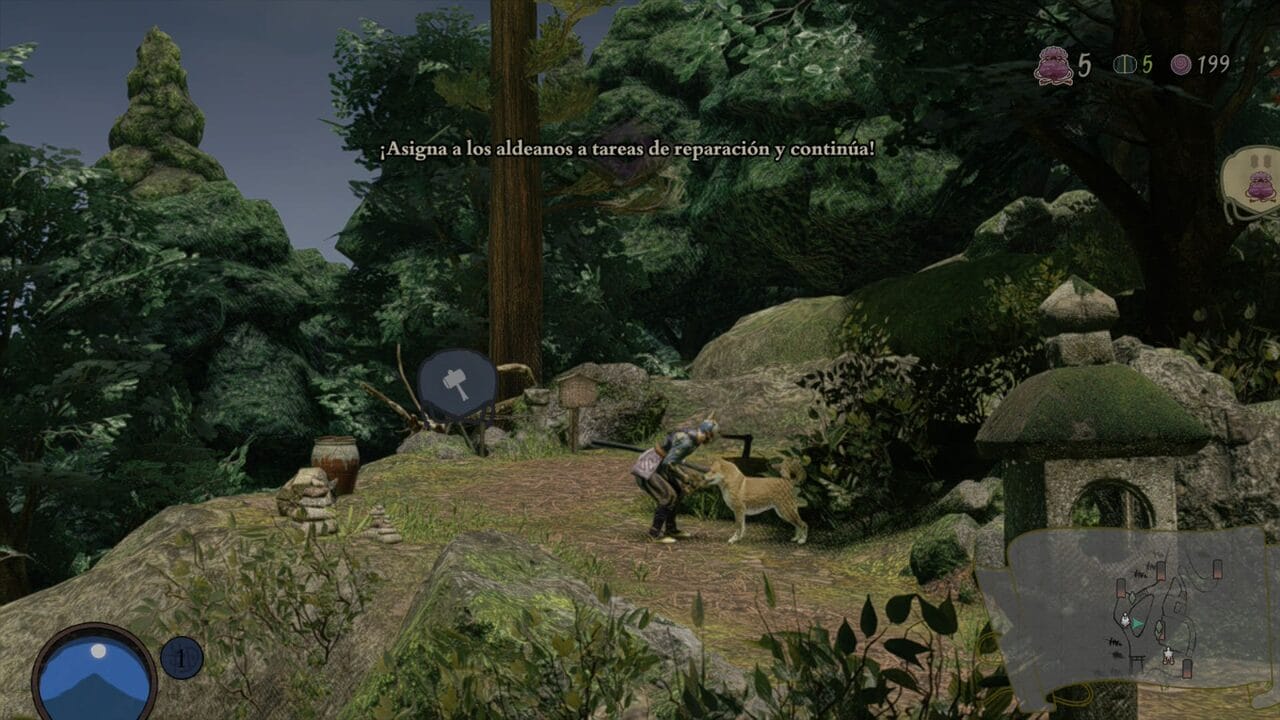This screenshot has height=720, width=1280.
Task: Click the striped ration icon
Action: point(1124,65)
